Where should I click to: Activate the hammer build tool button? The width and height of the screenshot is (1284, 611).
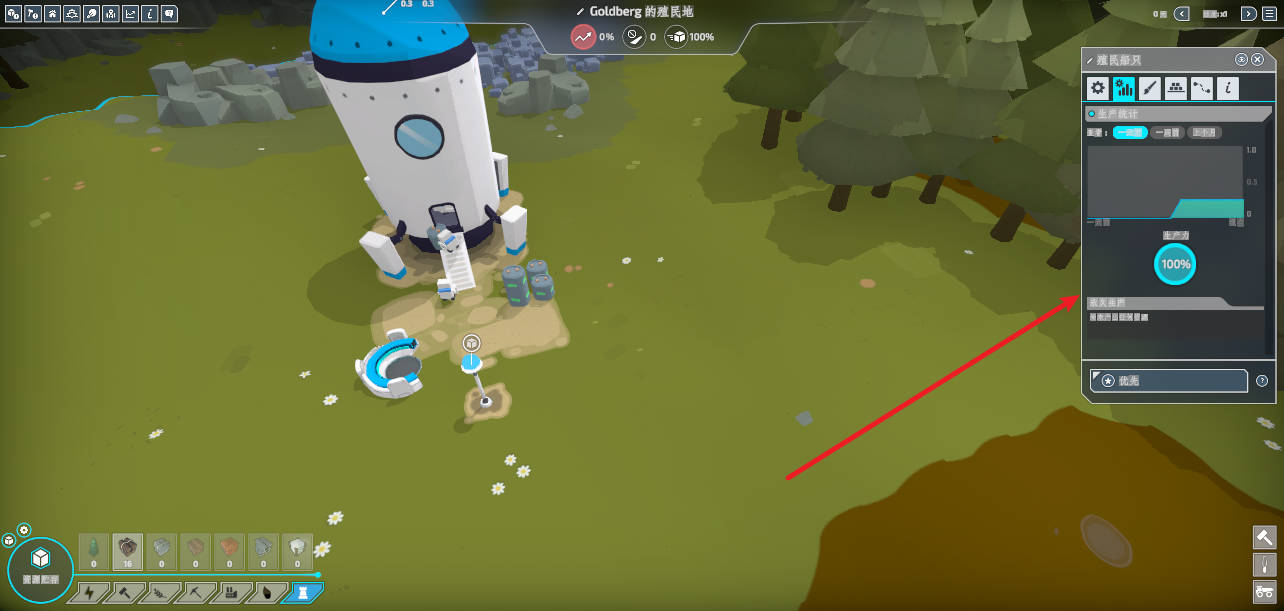point(1264,537)
